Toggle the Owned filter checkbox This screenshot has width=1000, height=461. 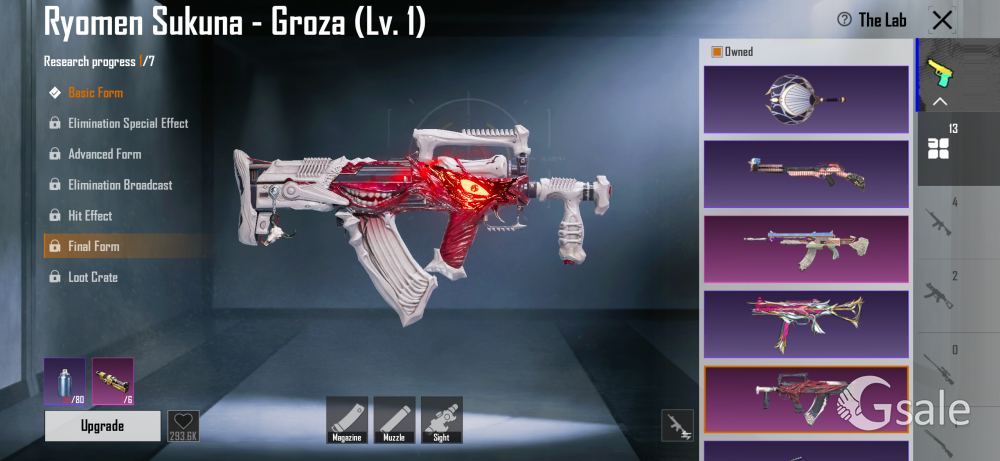click(x=717, y=52)
